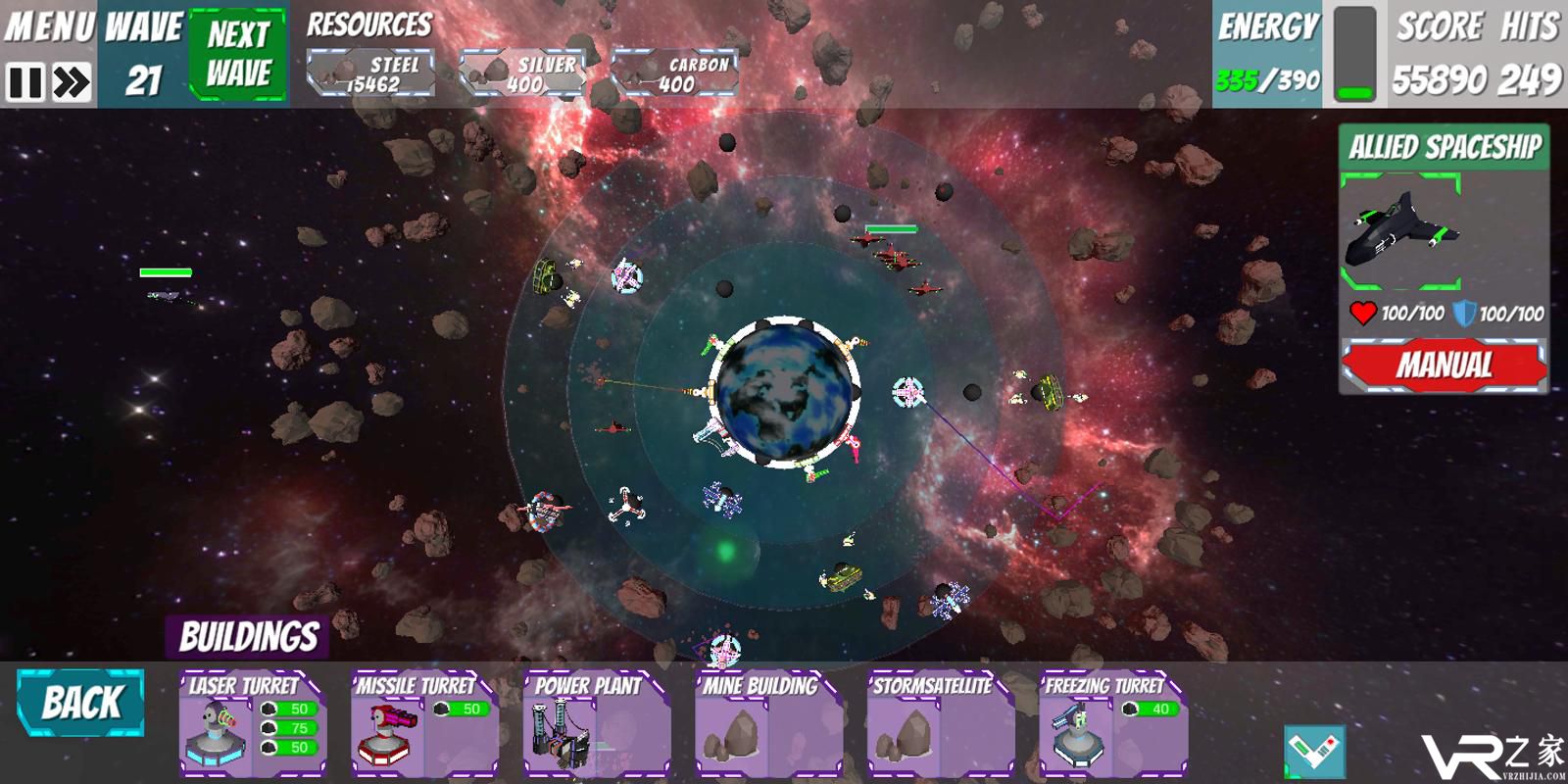The height and width of the screenshot is (784, 1568).
Task: Select the Allied Spaceship portrait
Action: point(1401,231)
